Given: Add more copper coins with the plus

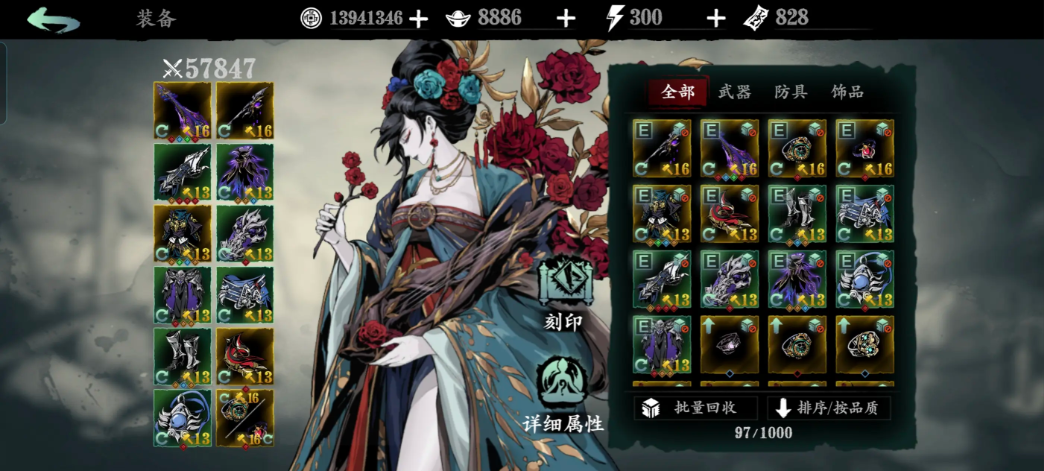Looking at the screenshot, I should tap(419, 18).
